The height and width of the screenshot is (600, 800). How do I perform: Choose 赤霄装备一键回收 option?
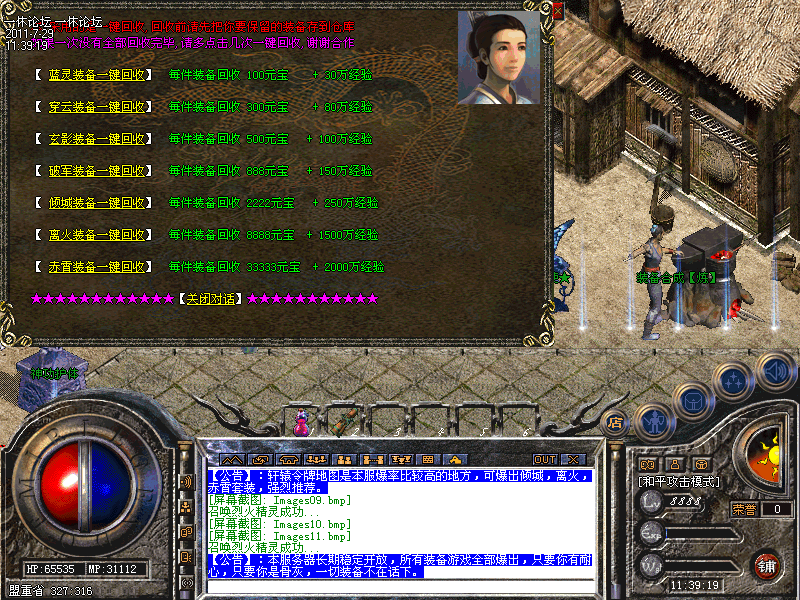pyautogui.click(x=98, y=267)
